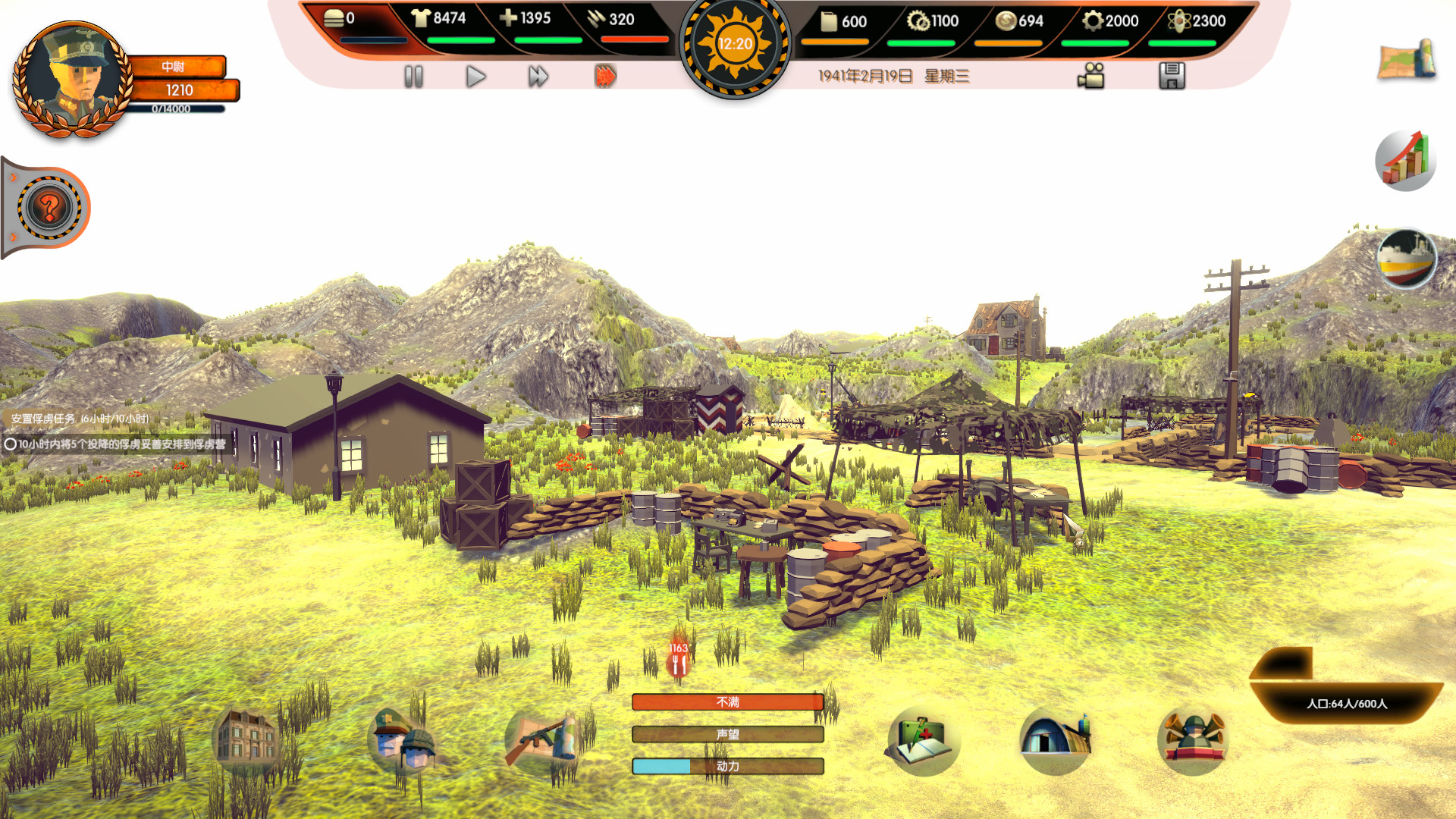Open the commander portrait profile
Screen dimensions: 1456x819
click(x=72, y=80)
